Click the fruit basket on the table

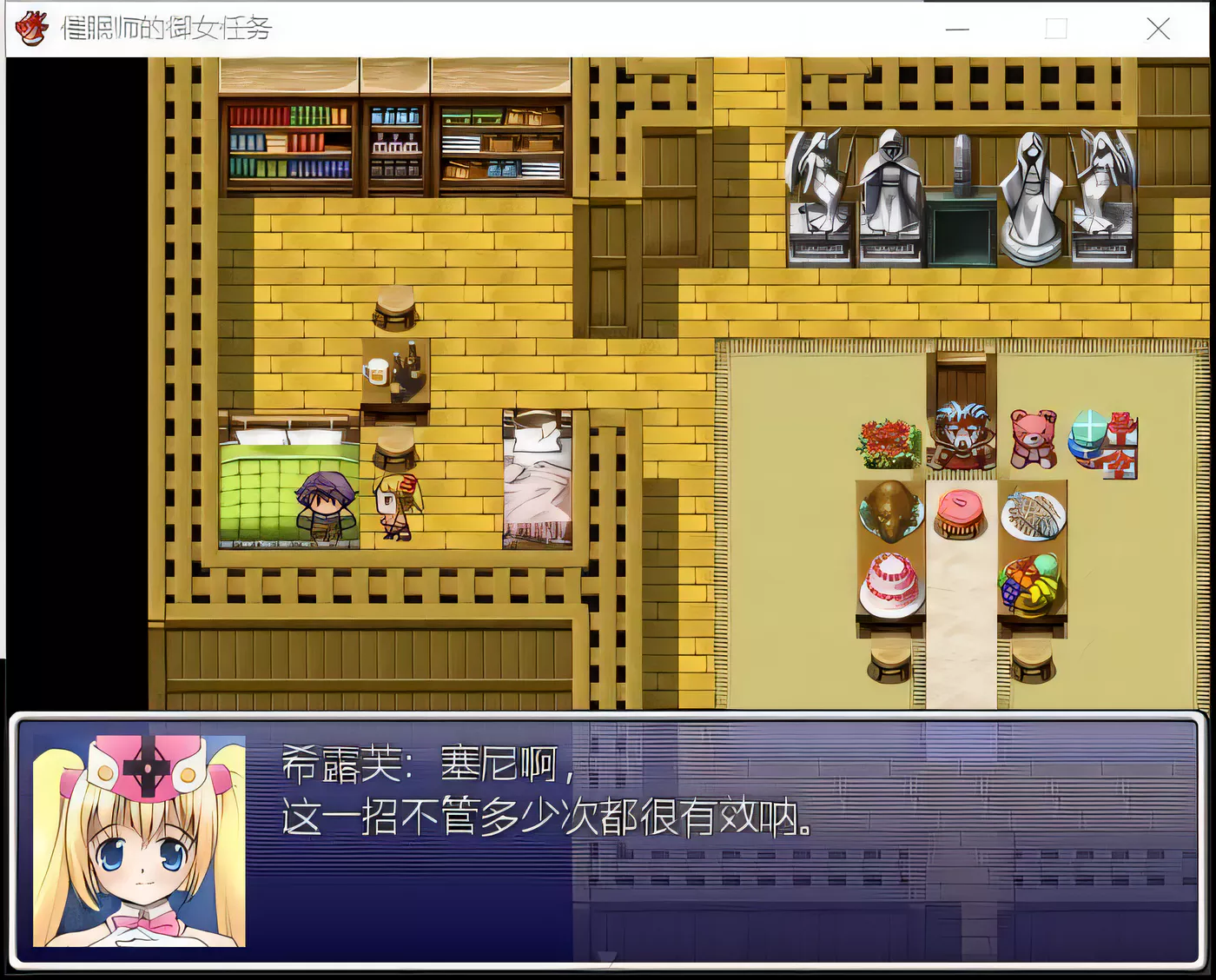pos(1029,582)
